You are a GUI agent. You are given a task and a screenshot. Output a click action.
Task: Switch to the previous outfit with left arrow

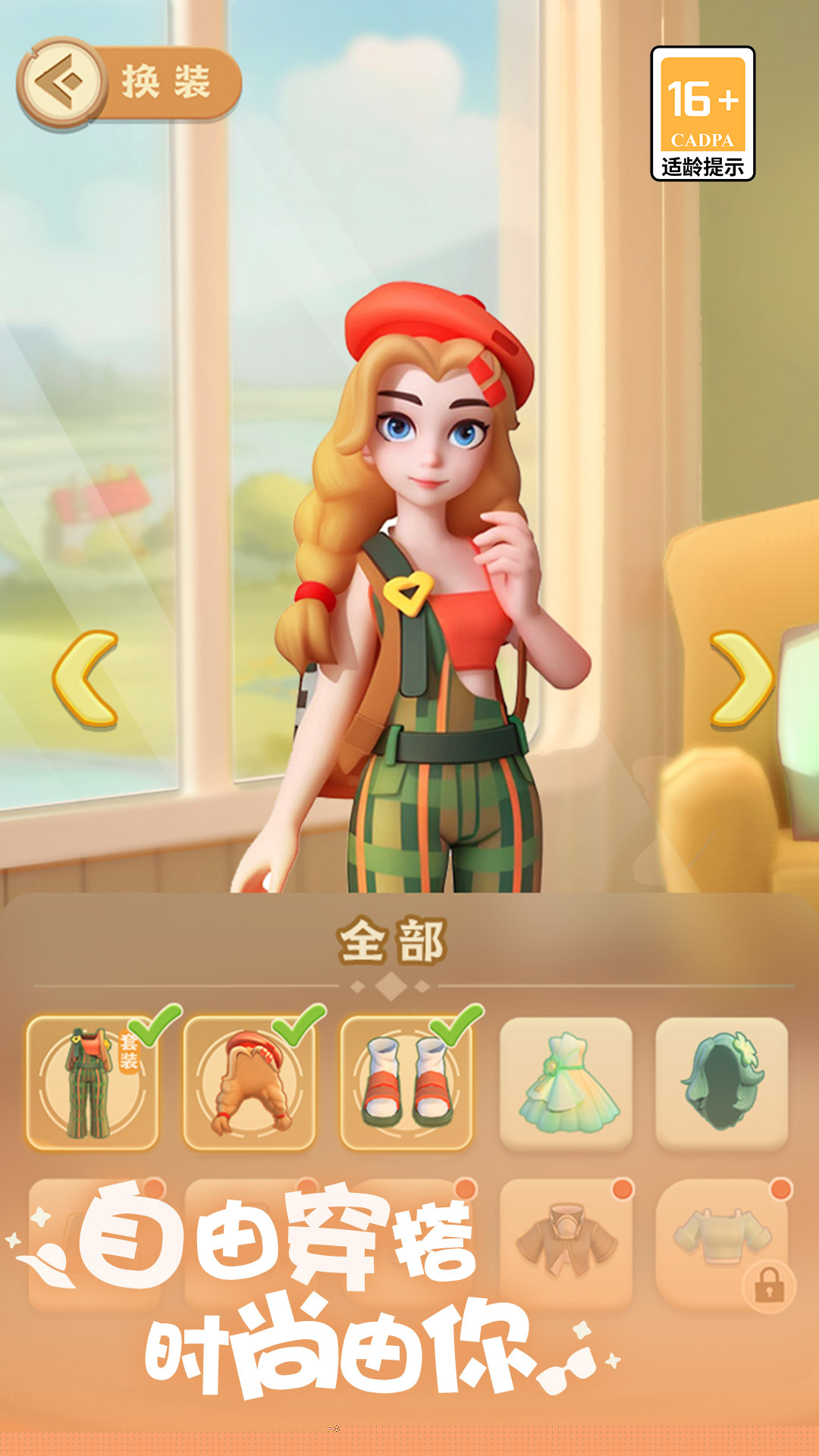coord(86,679)
